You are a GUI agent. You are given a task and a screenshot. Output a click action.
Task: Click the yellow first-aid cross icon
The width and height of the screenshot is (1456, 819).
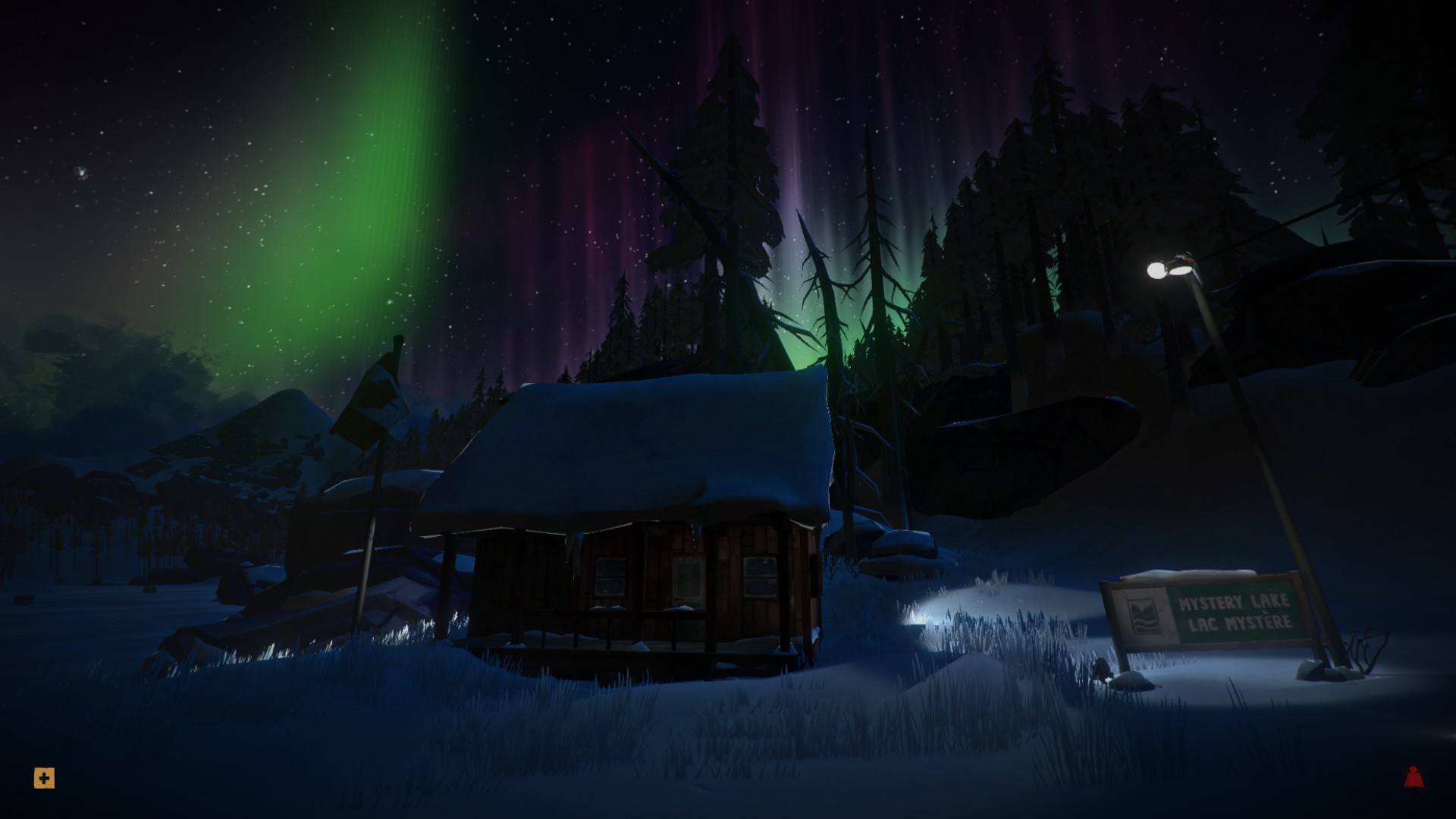click(x=44, y=778)
